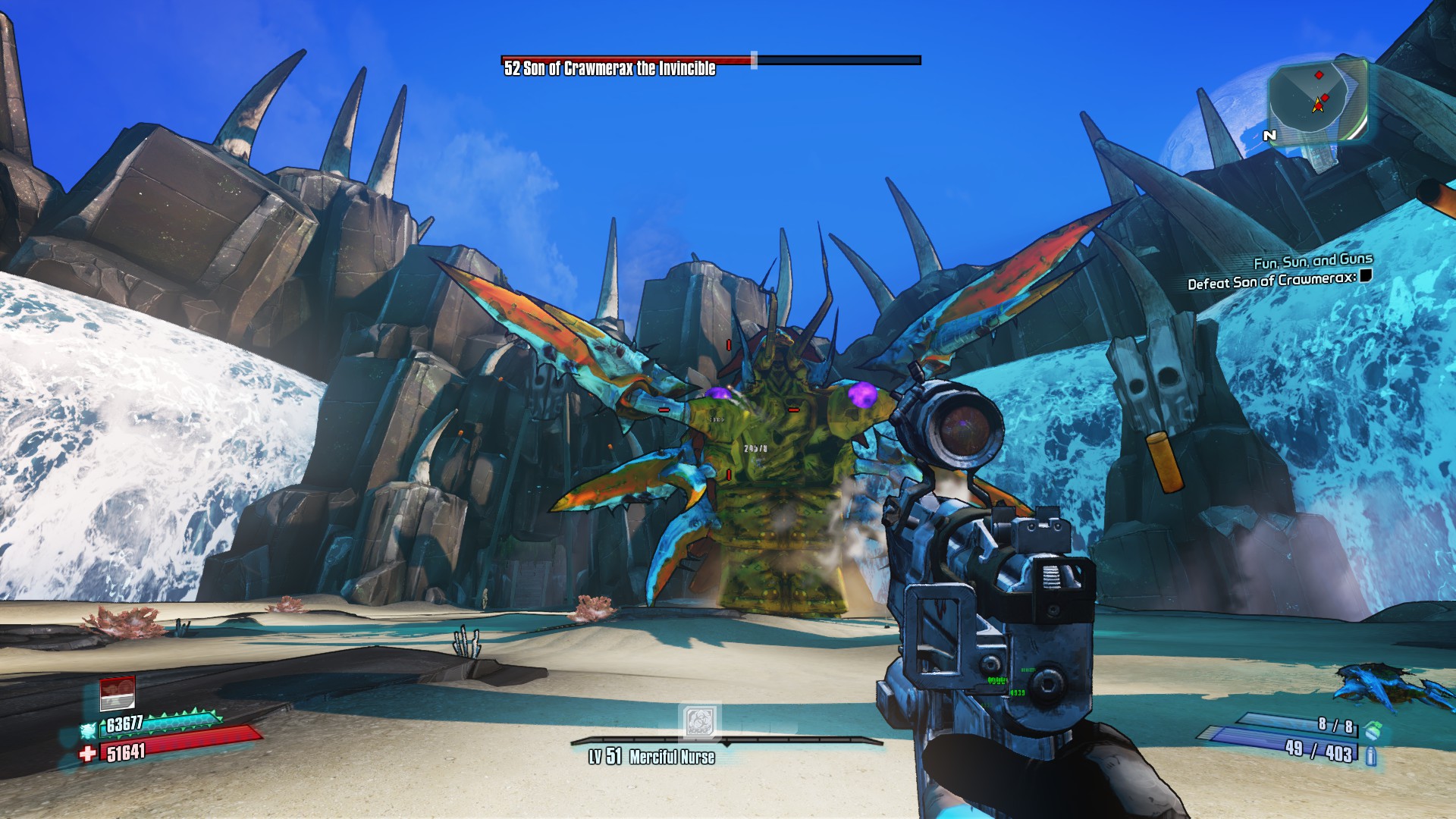Click a red enemy diamond on the minimap
The image size is (1456, 819).
(x=1318, y=74)
